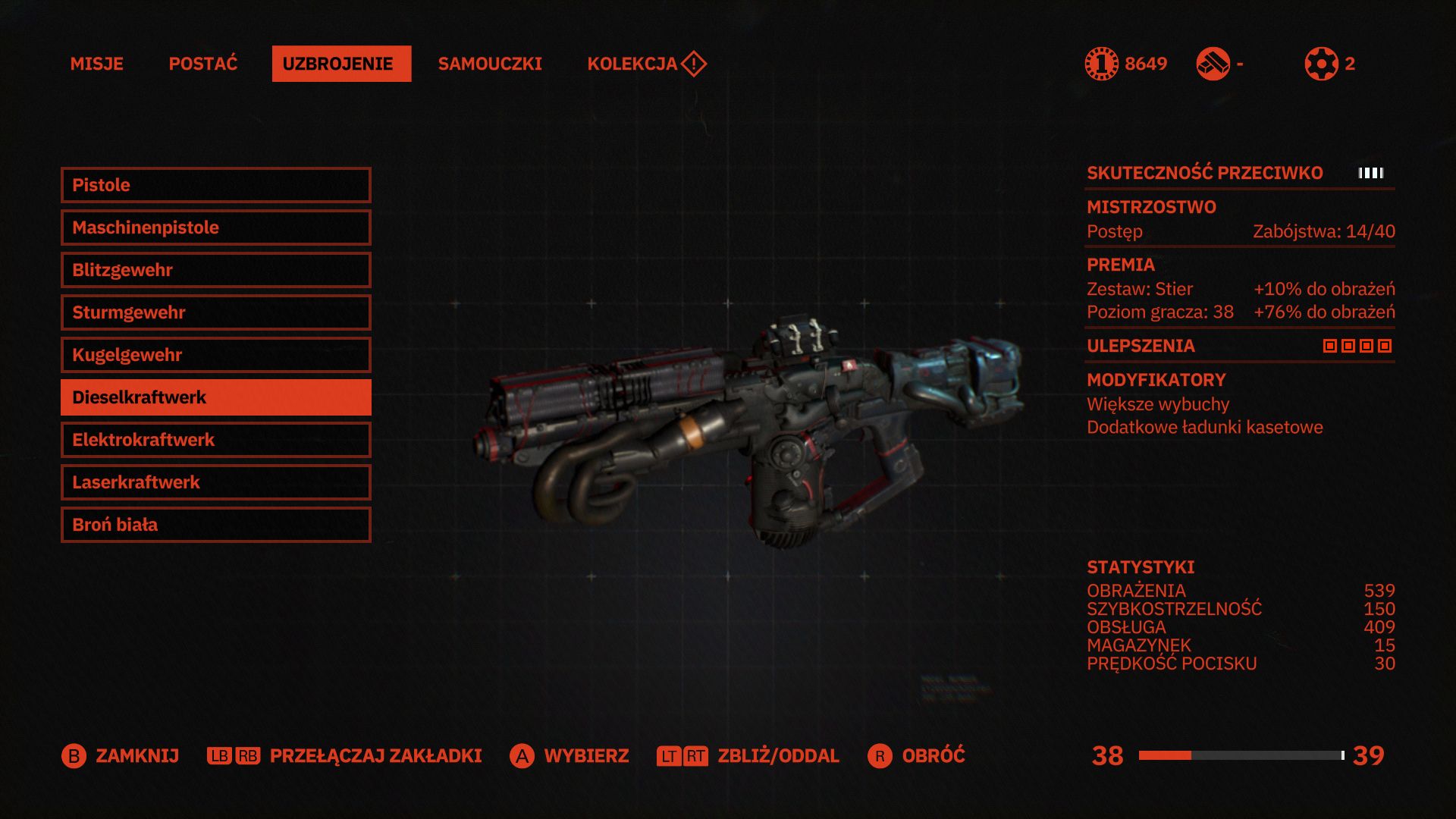
Task: Pick the Blitzgewehr weapon
Action: coord(215,270)
